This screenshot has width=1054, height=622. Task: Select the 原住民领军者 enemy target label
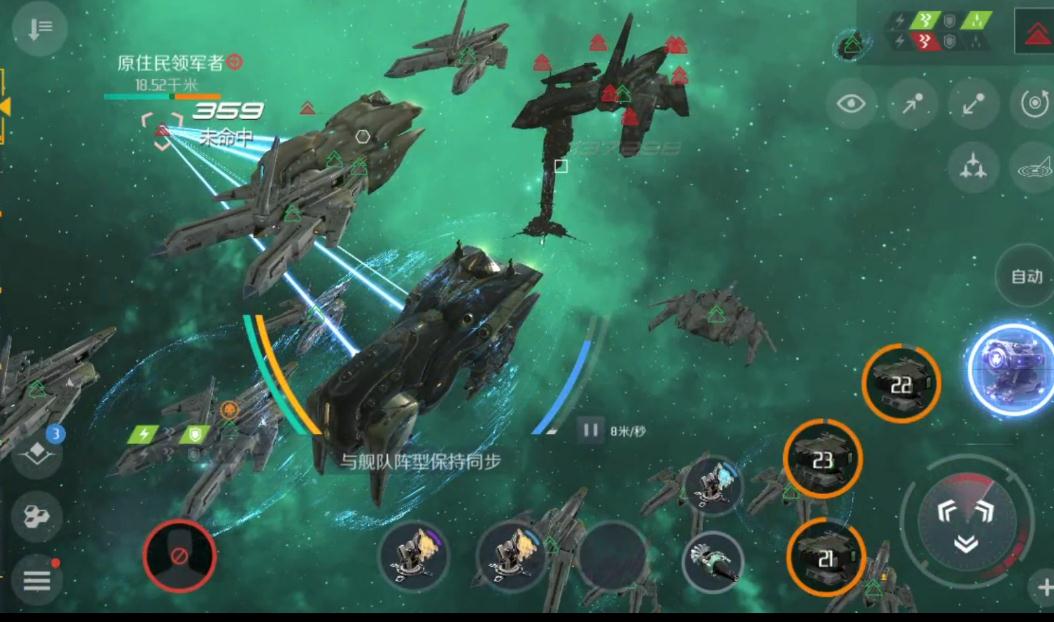(170, 63)
